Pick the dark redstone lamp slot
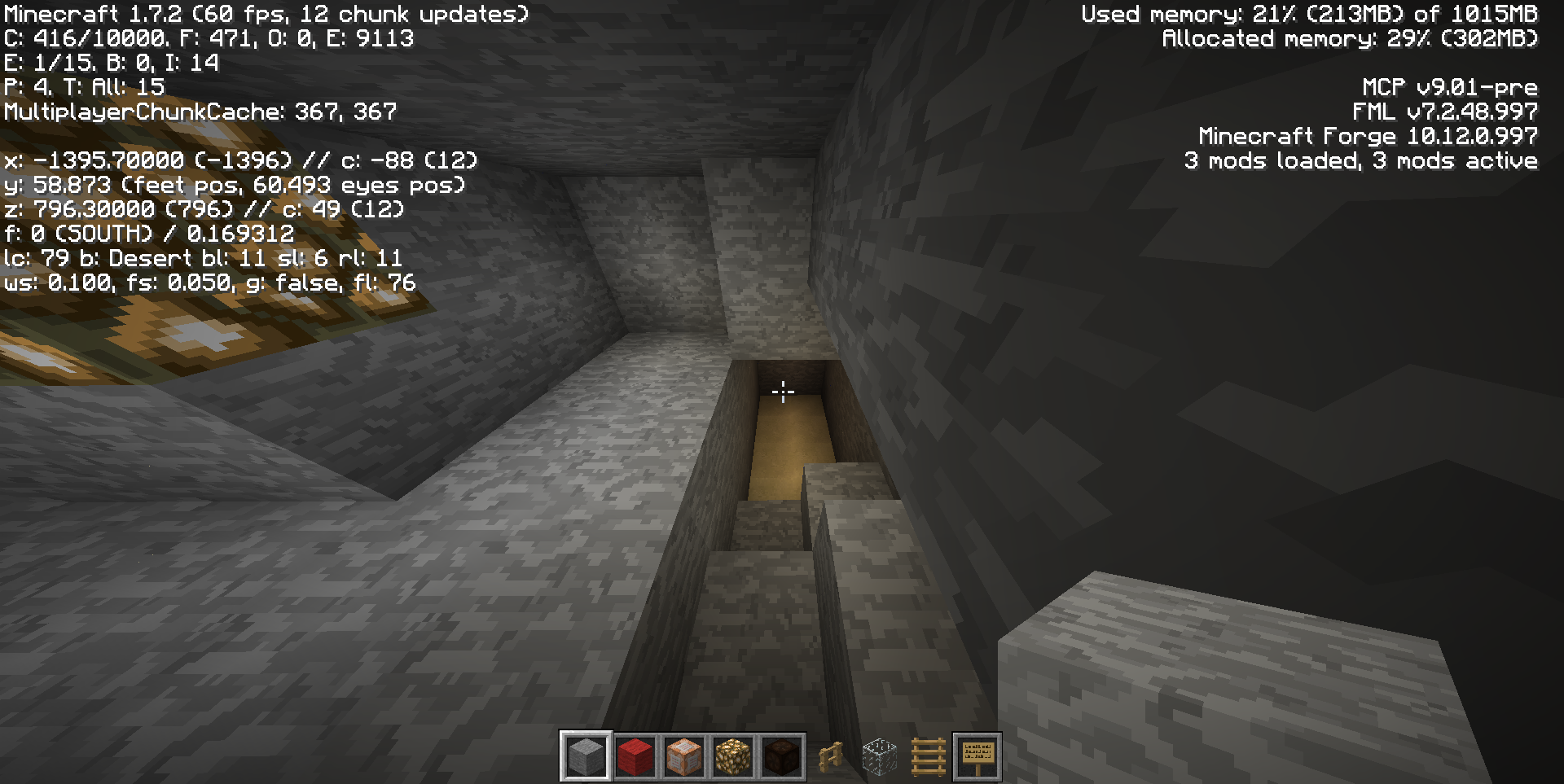 pyautogui.click(x=781, y=756)
